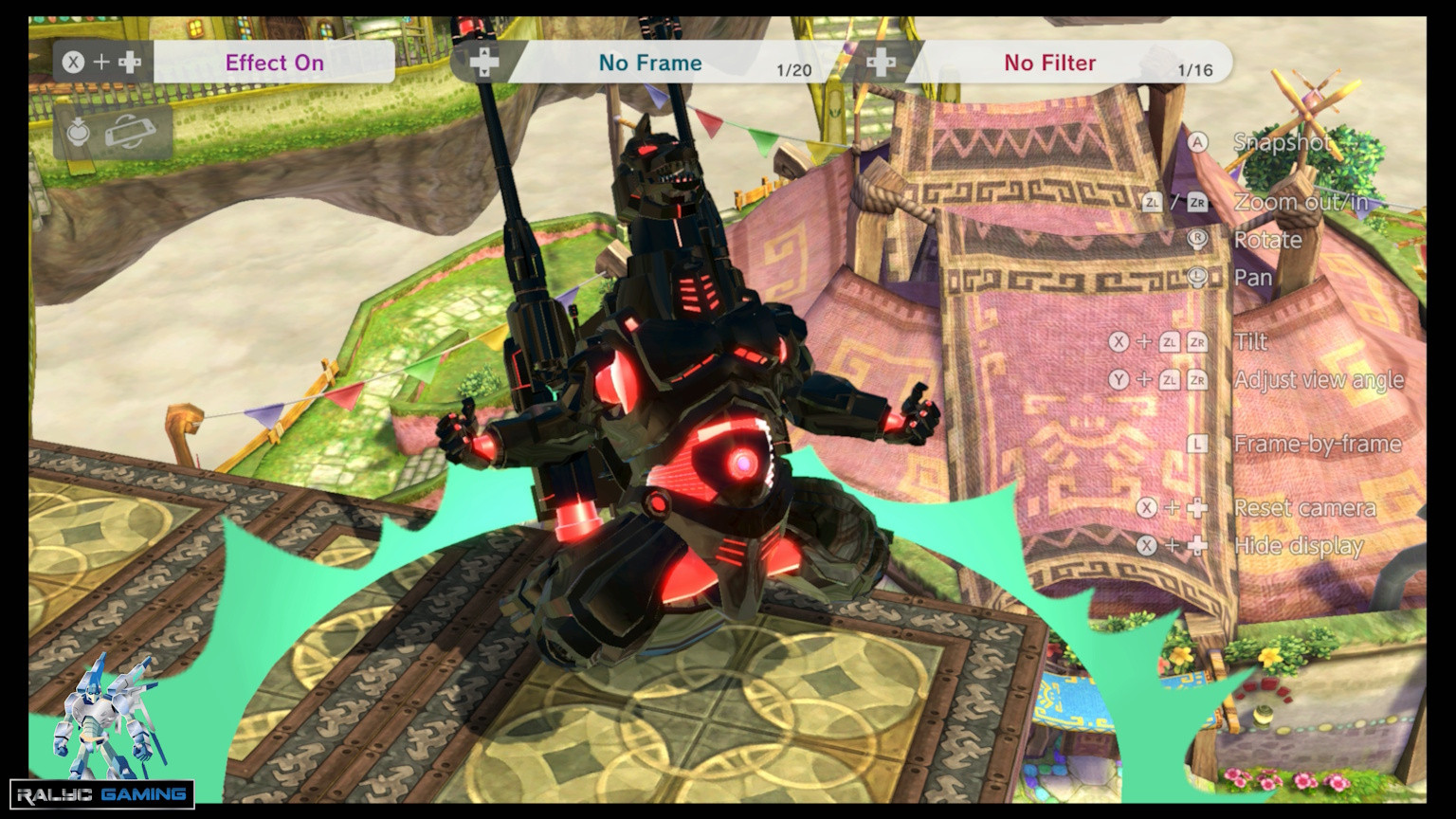Toggle Hide display option
This screenshot has width=1456, height=819.
click(x=1299, y=546)
